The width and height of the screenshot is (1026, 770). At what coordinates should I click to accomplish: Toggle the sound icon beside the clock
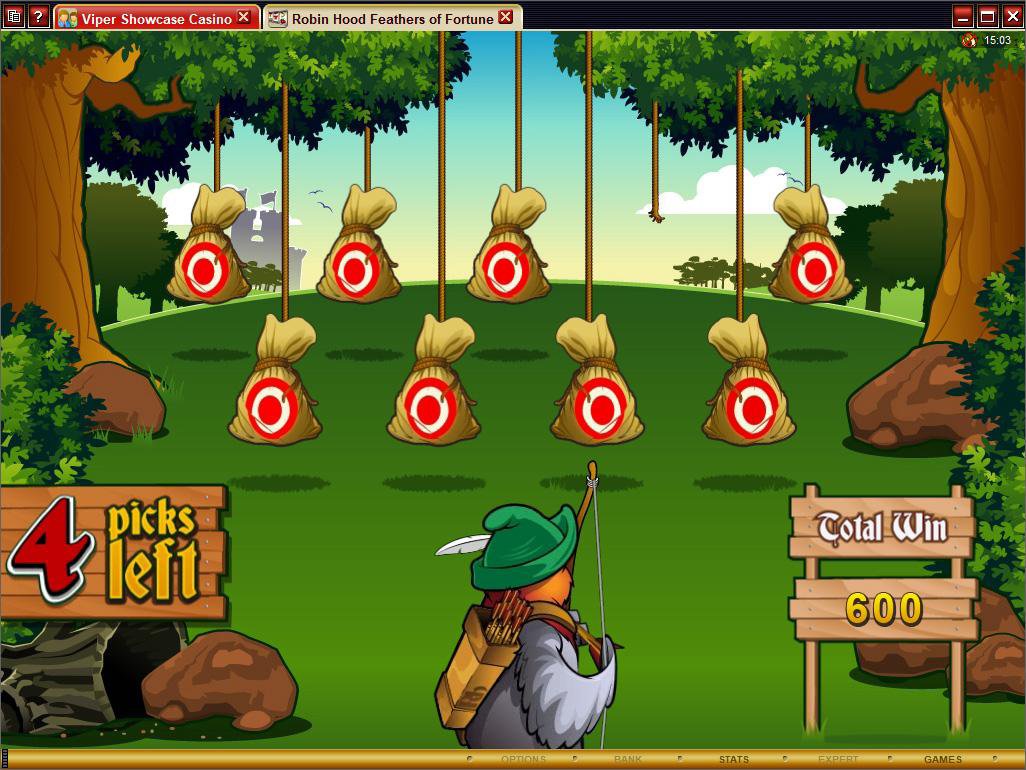point(968,41)
